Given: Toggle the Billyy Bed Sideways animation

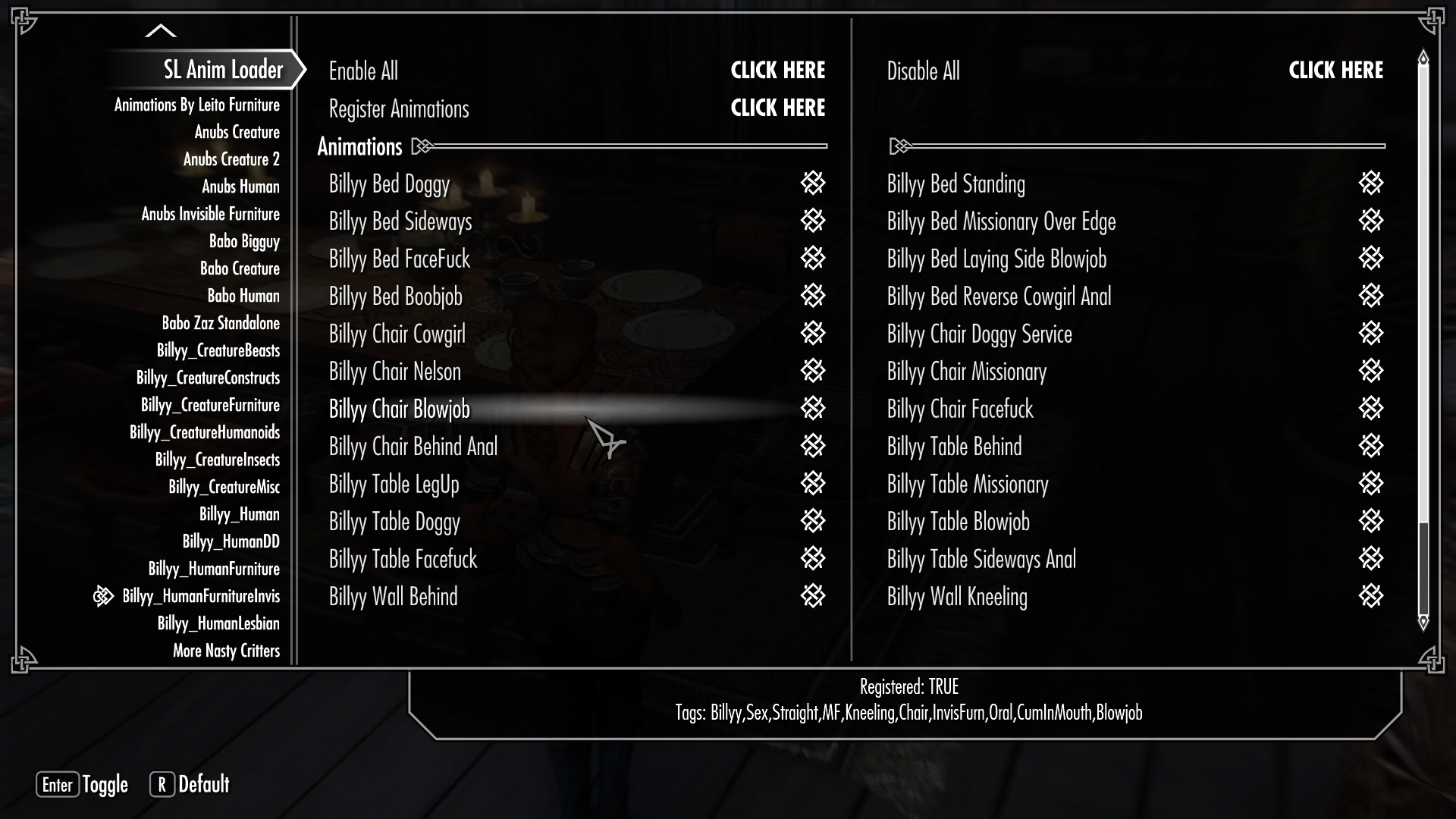Looking at the screenshot, I should [x=813, y=221].
